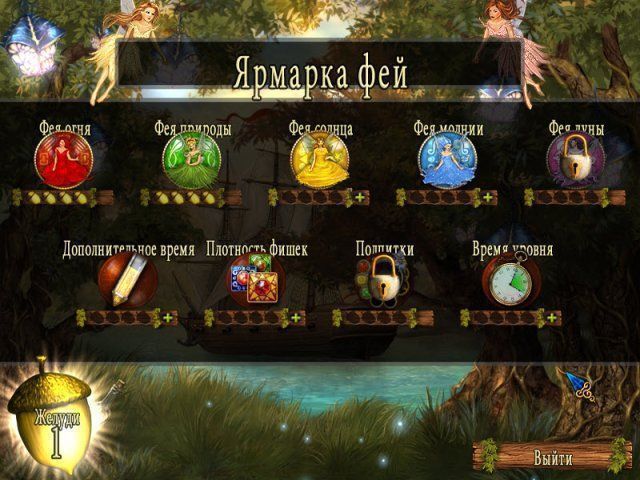The width and height of the screenshot is (640, 480).
Task: Add extra time using its plus button
Action: 167,318
